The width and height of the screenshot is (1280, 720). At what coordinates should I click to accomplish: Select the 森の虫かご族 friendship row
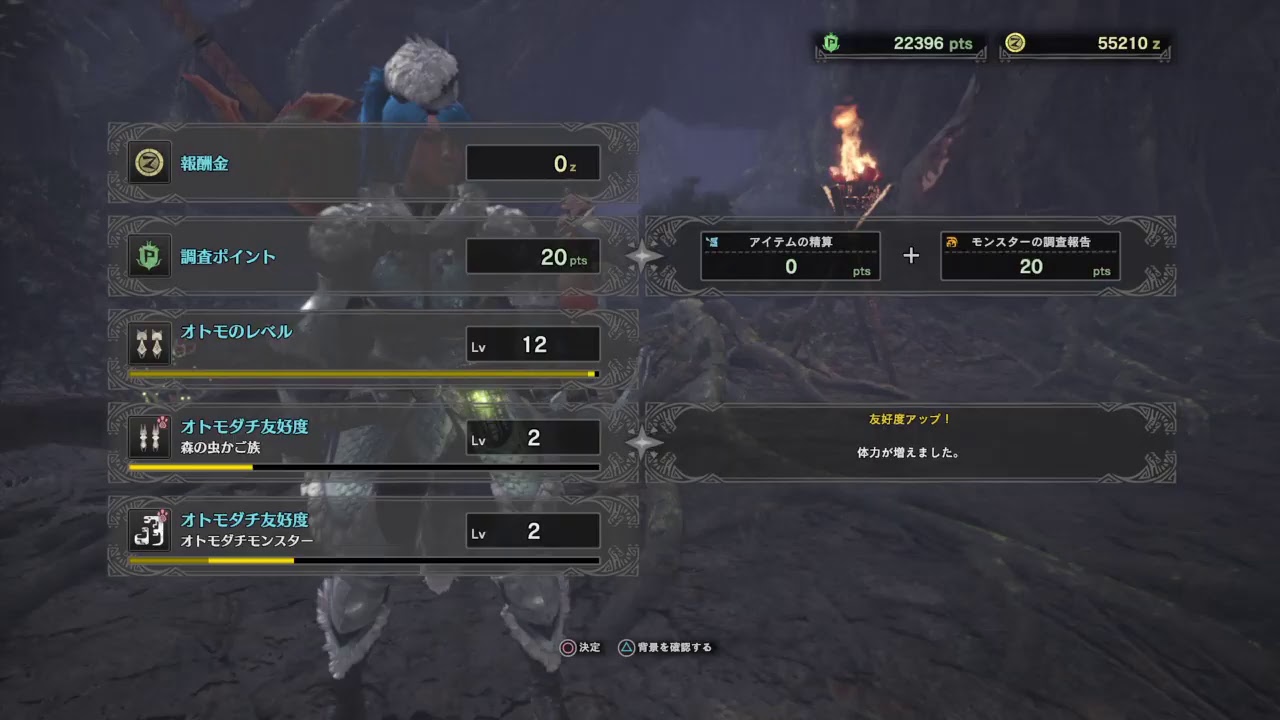coord(372,438)
